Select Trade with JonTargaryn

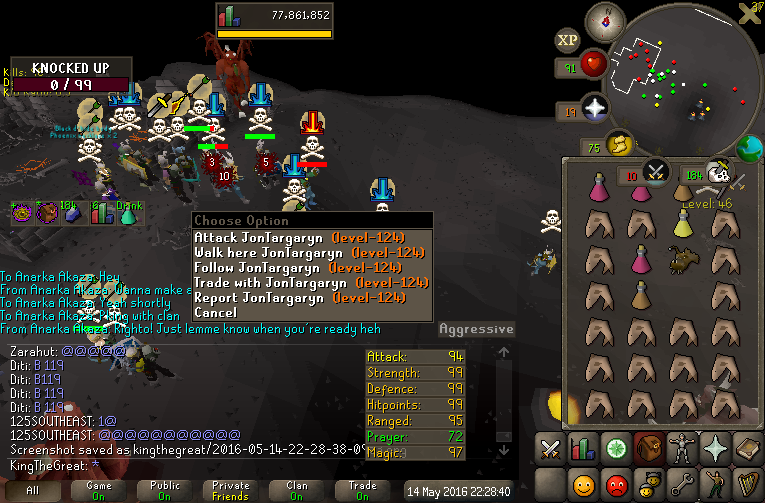299,283
